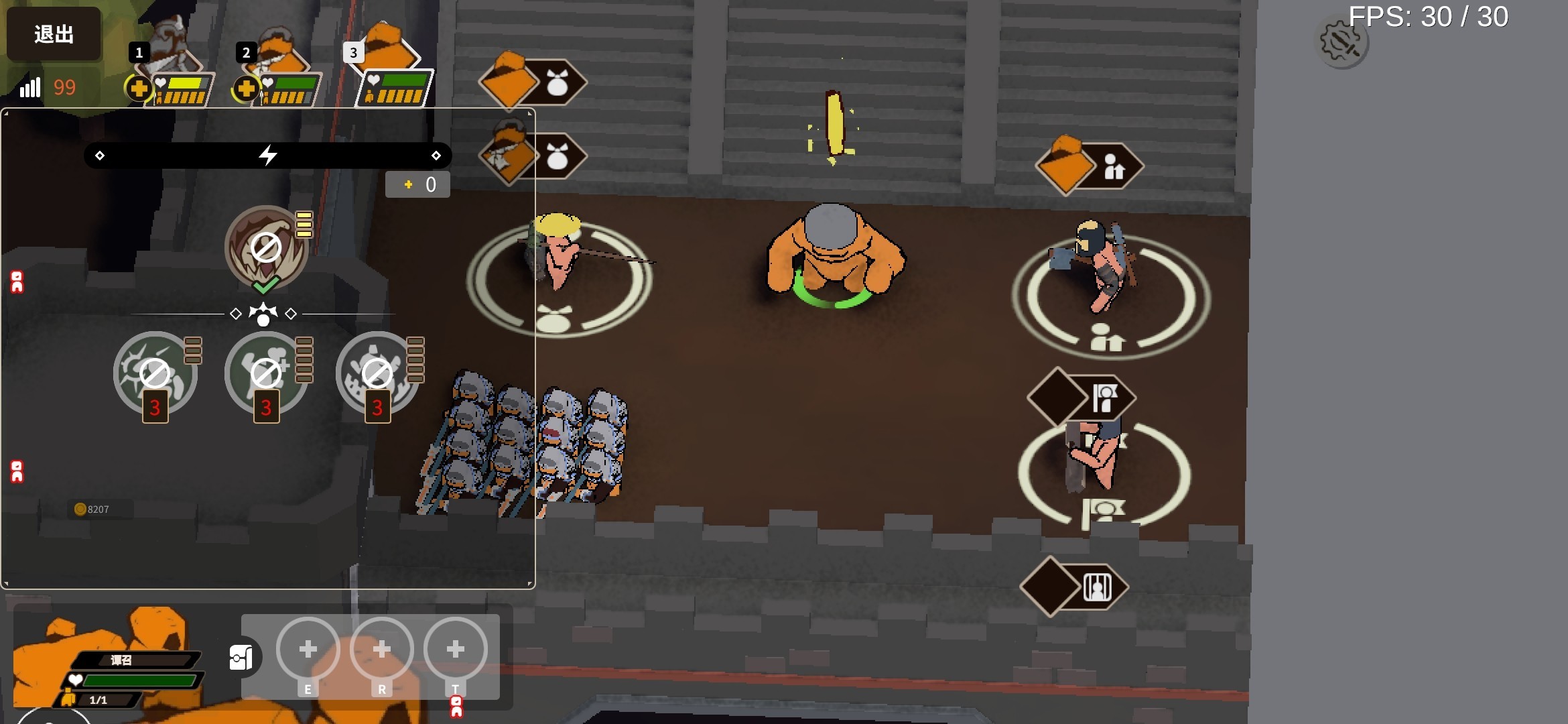Add a skill to the T slot
This screenshot has width=1568, height=724.
pos(456,650)
